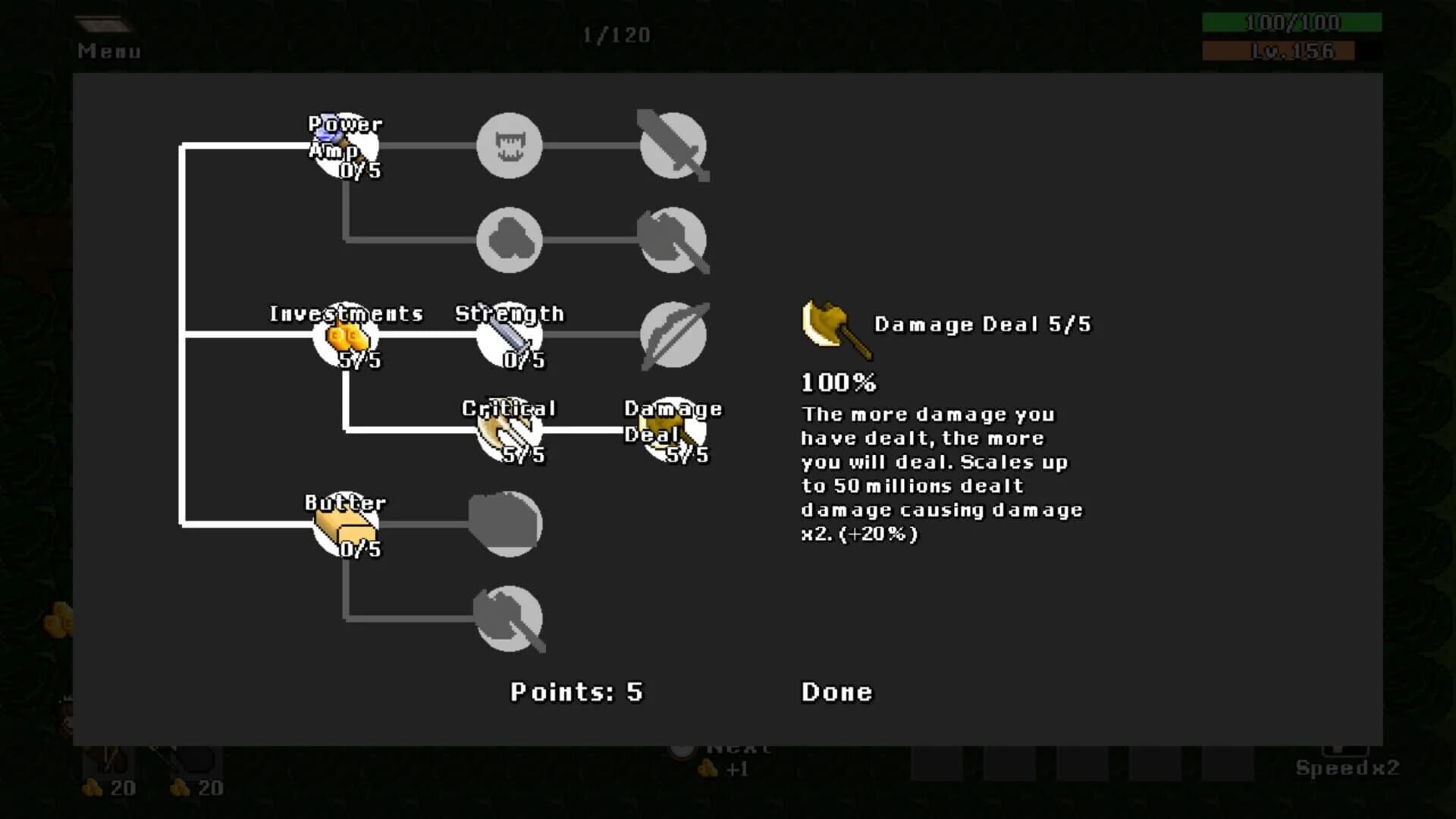Select the Damage Deal skill node
The width and height of the screenshot is (1456, 819).
pyautogui.click(x=673, y=428)
